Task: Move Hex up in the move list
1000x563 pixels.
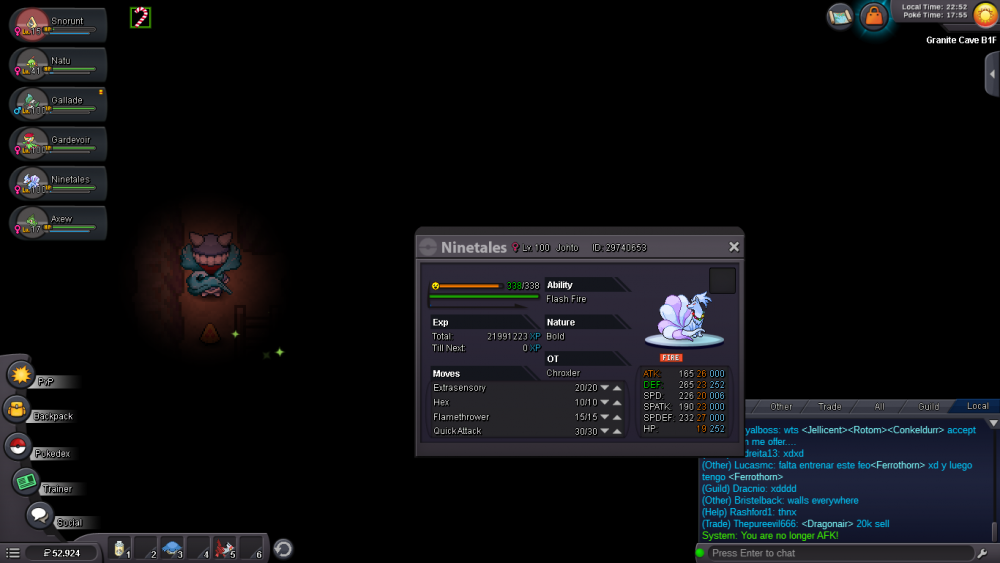Action: [617, 403]
